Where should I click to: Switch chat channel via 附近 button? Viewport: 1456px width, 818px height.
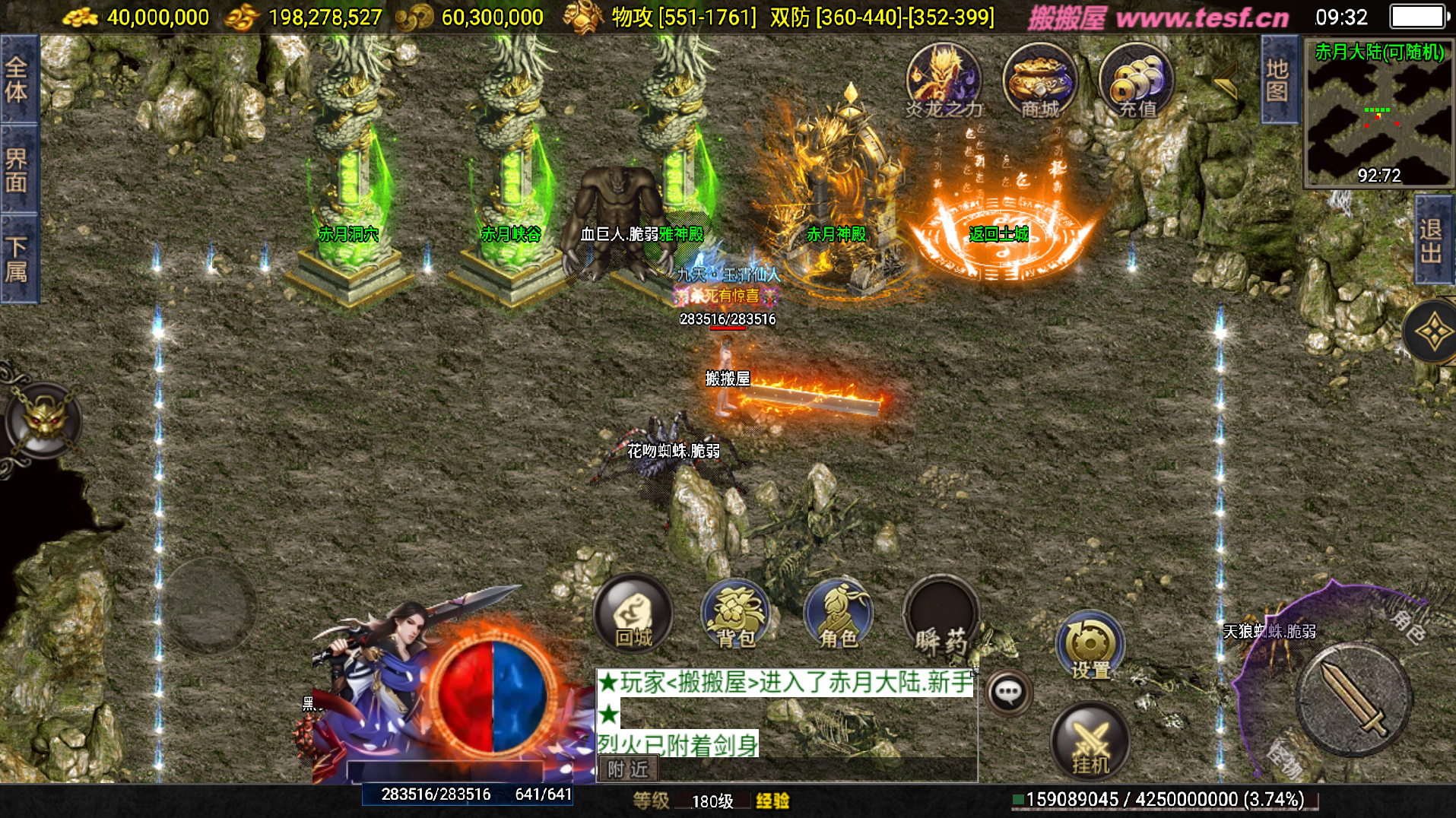pyautogui.click(x=628, y=769)
